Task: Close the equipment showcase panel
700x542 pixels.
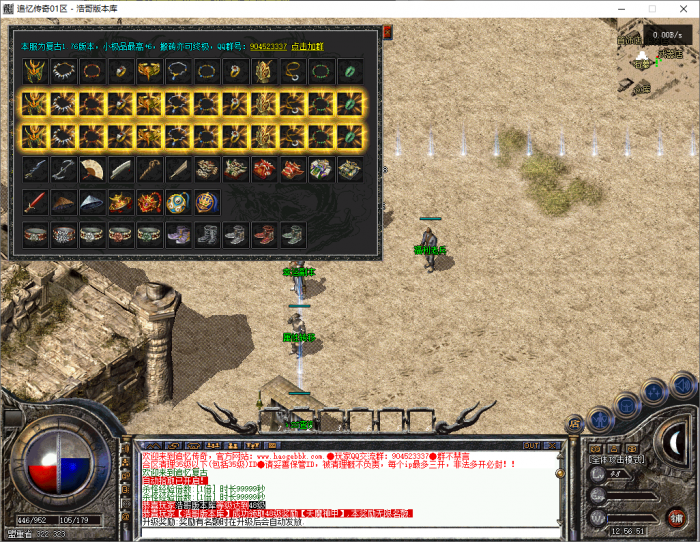Action: (387, 32)
